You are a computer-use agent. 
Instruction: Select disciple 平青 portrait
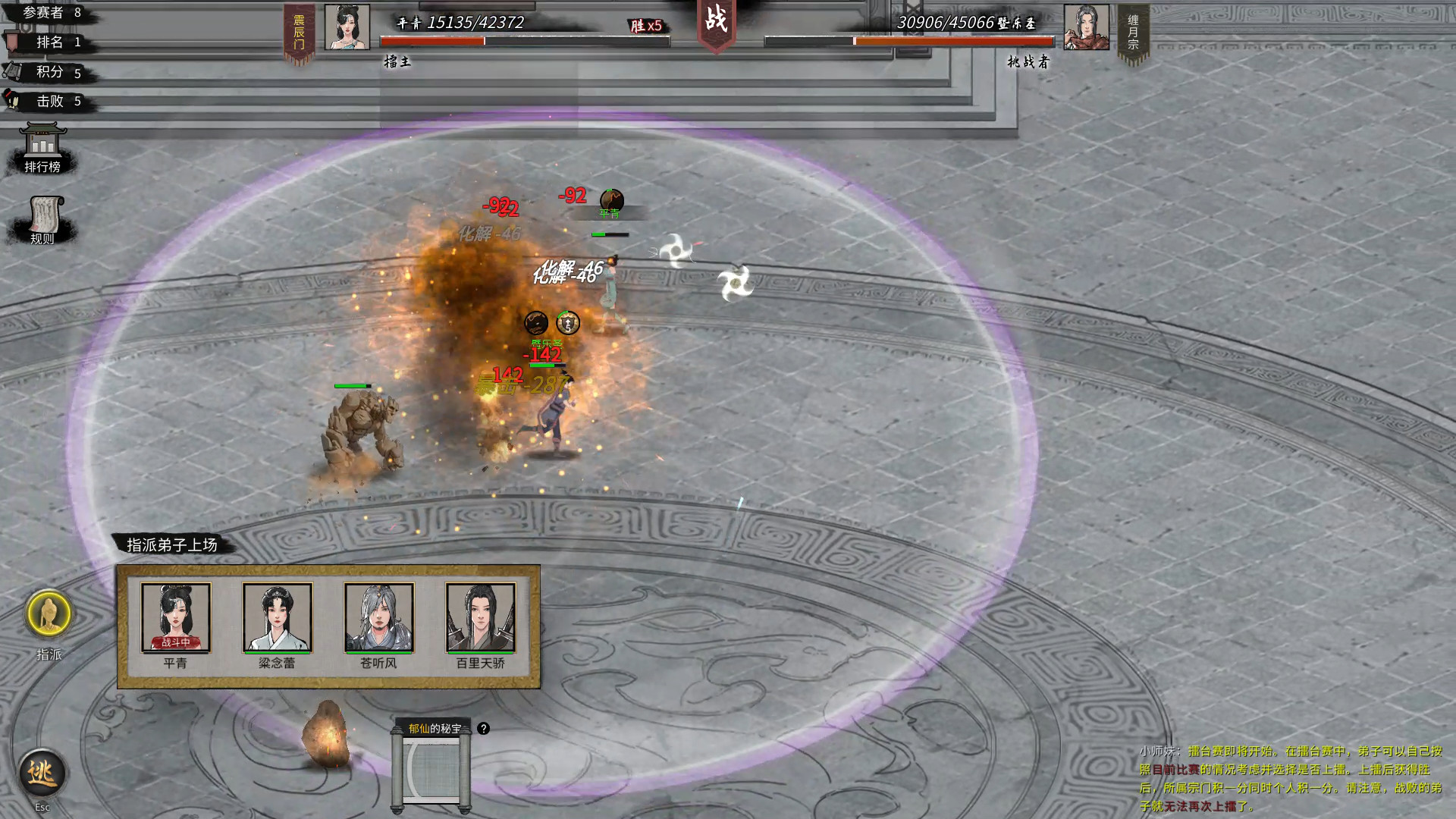[176, 617]
